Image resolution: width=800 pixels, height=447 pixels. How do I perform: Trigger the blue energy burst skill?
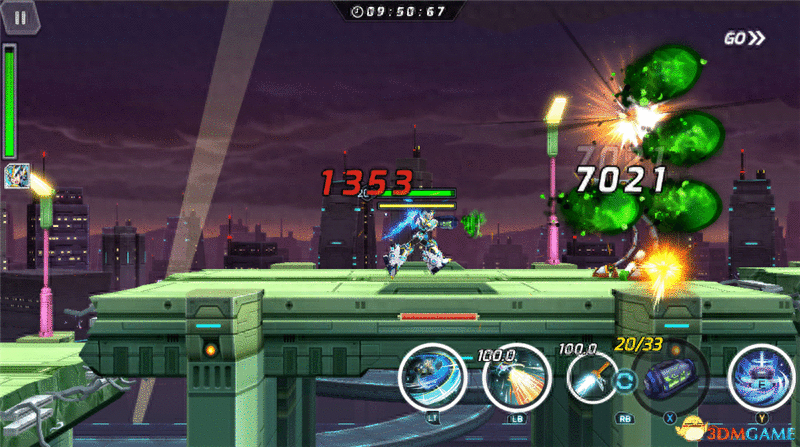[x=761, y=377]
